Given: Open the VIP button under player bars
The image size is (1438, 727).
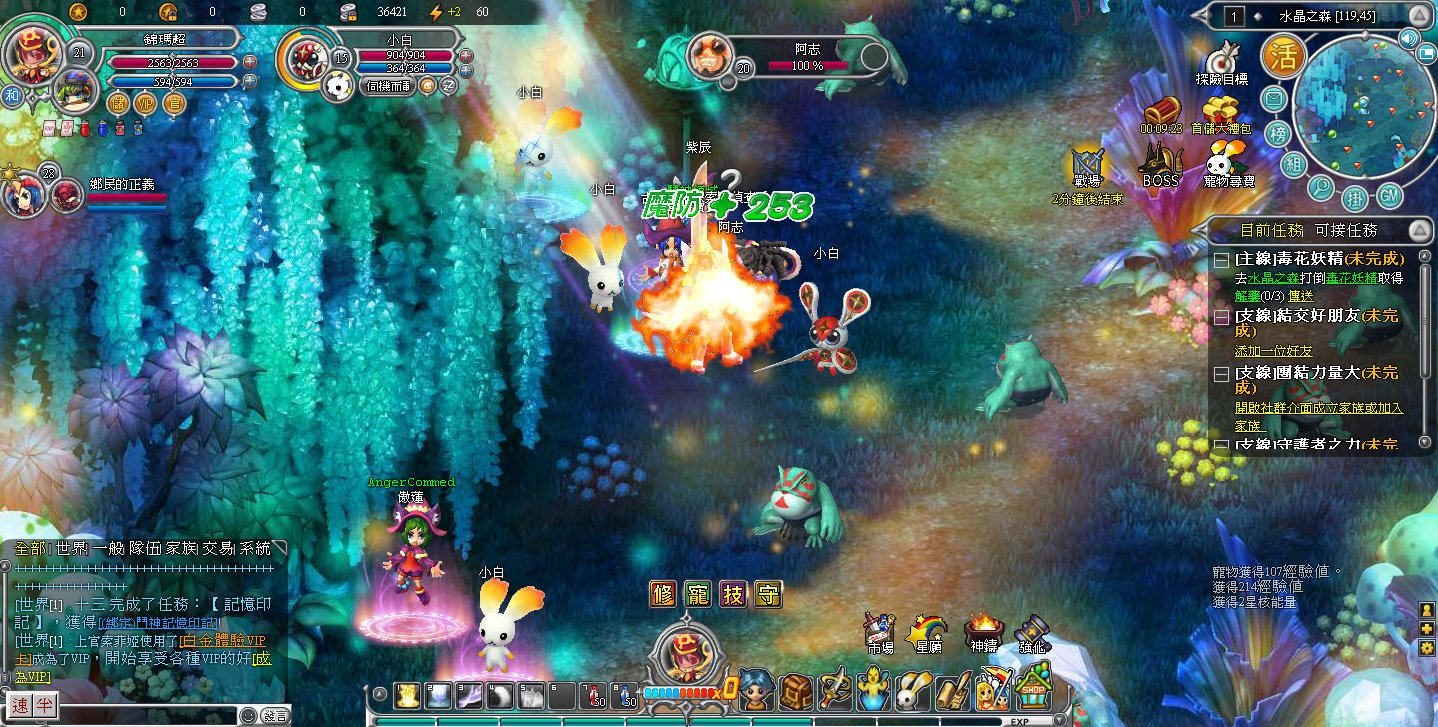Looking at the screenshot, I should (146, 103).
